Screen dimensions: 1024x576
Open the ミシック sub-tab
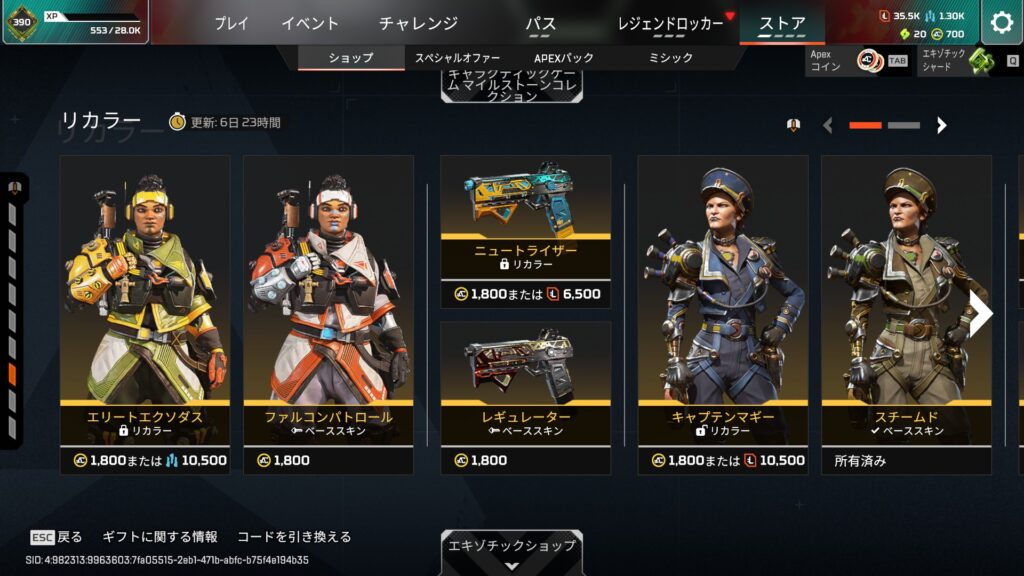pyautogui.click(x=669, y=58)
